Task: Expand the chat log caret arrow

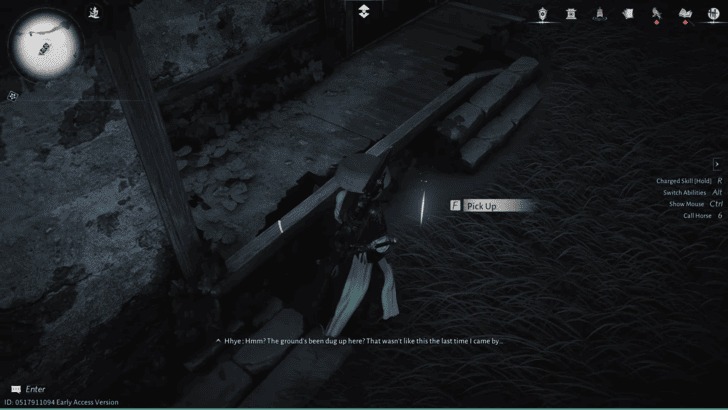Action: (218, 341)
